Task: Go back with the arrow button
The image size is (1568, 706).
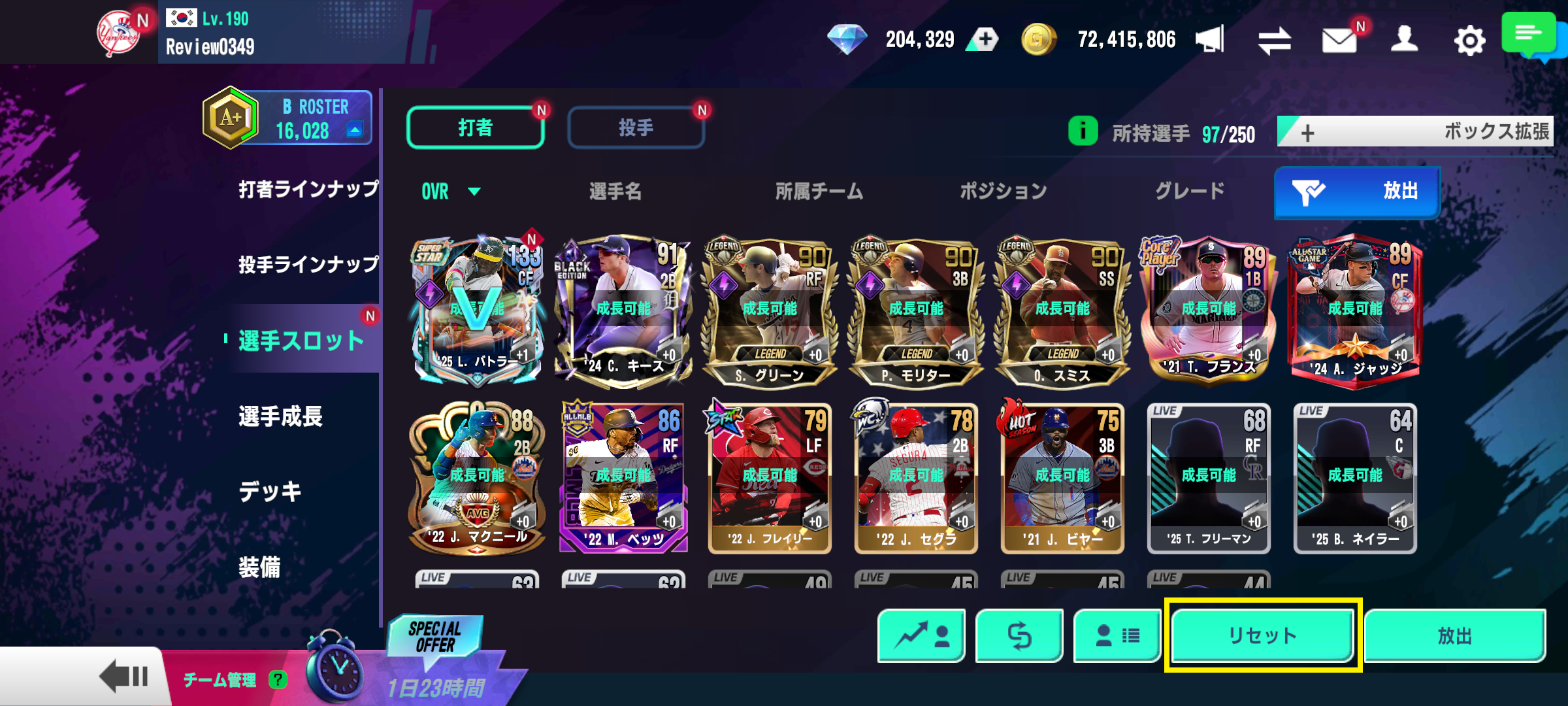Action: coord(124,677)
